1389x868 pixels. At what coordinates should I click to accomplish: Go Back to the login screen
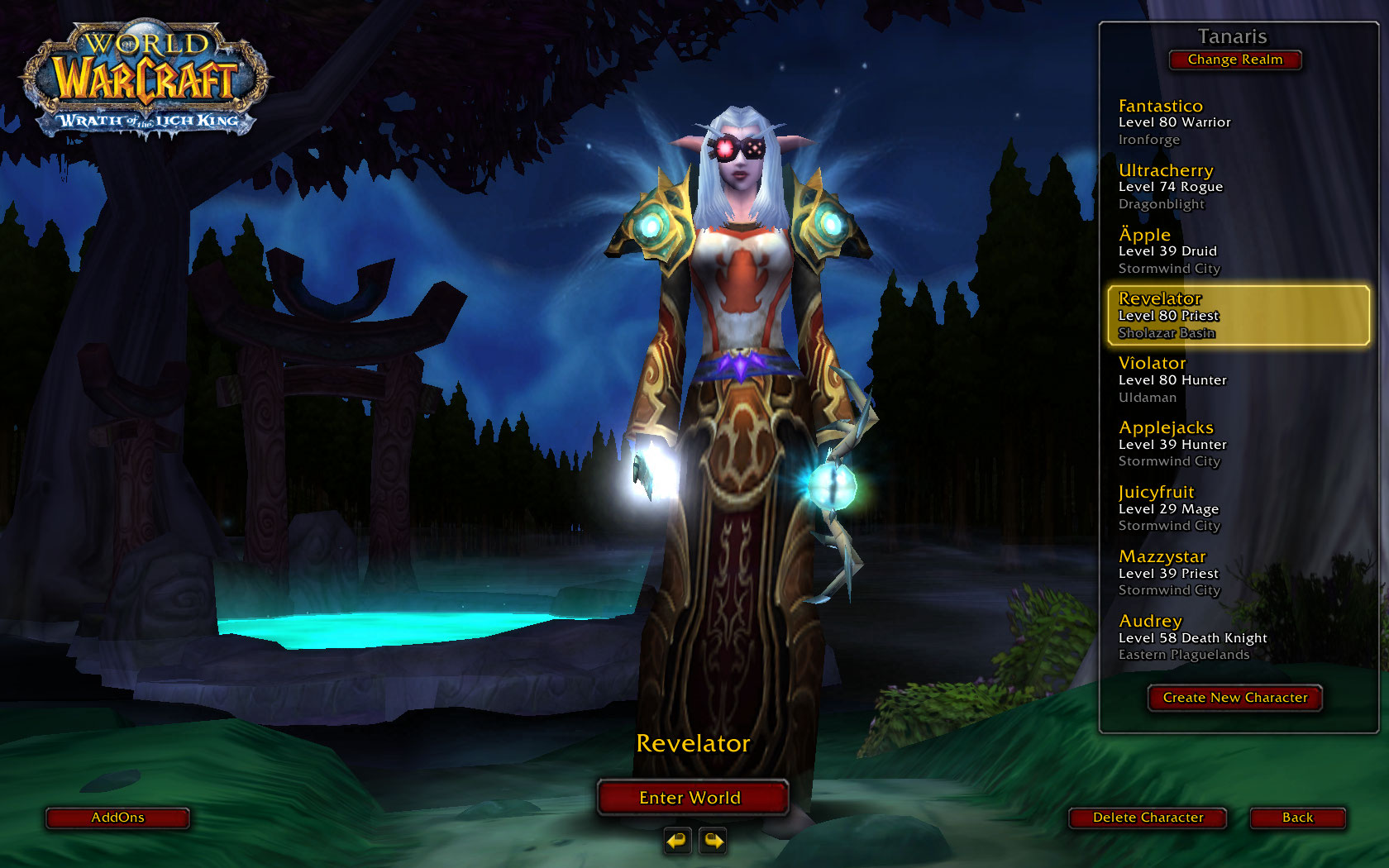pyautogui.click(x=1297, y=818)
